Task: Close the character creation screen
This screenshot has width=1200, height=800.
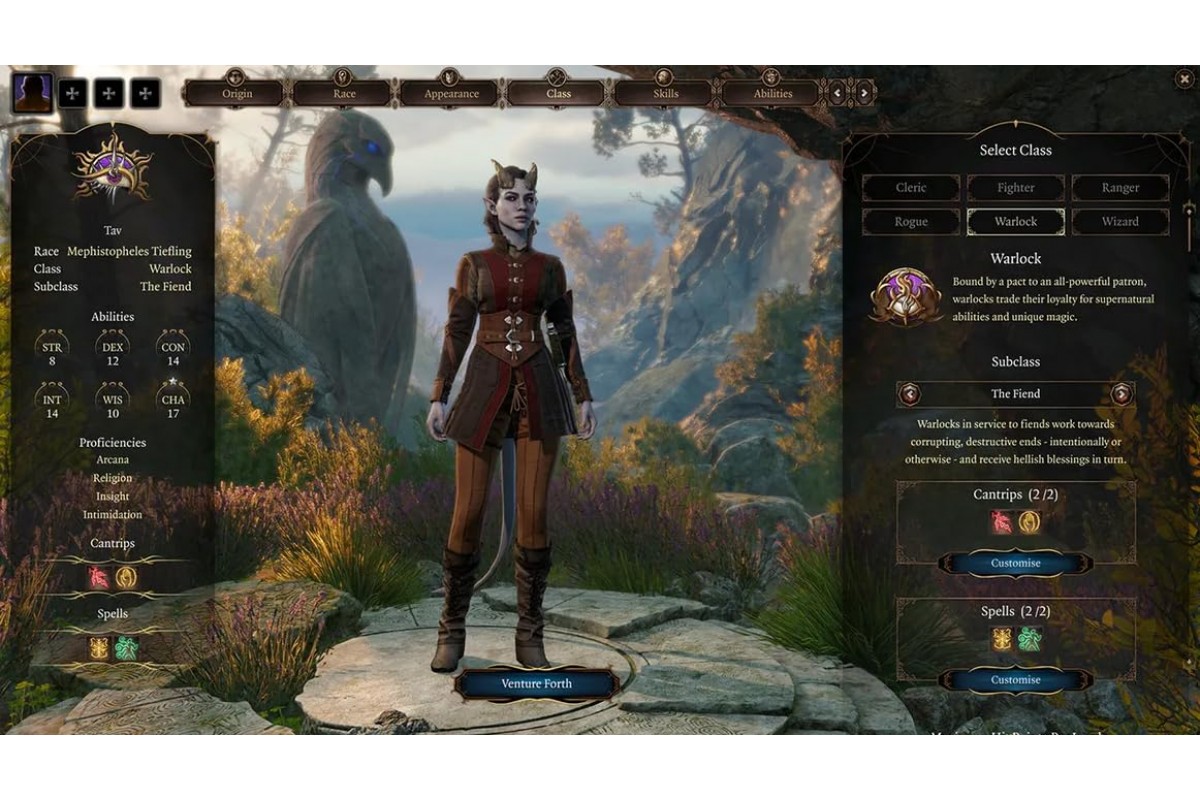Action: pyautogui.click(x=1185, y=80)
